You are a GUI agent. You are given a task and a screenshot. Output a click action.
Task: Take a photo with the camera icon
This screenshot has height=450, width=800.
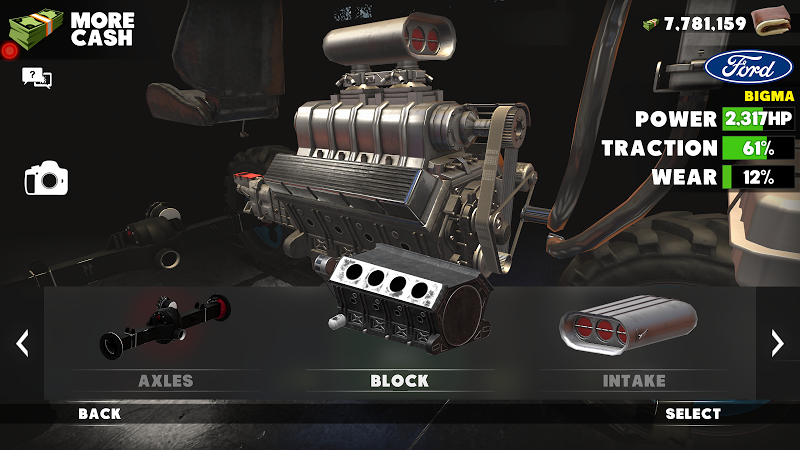46,180
